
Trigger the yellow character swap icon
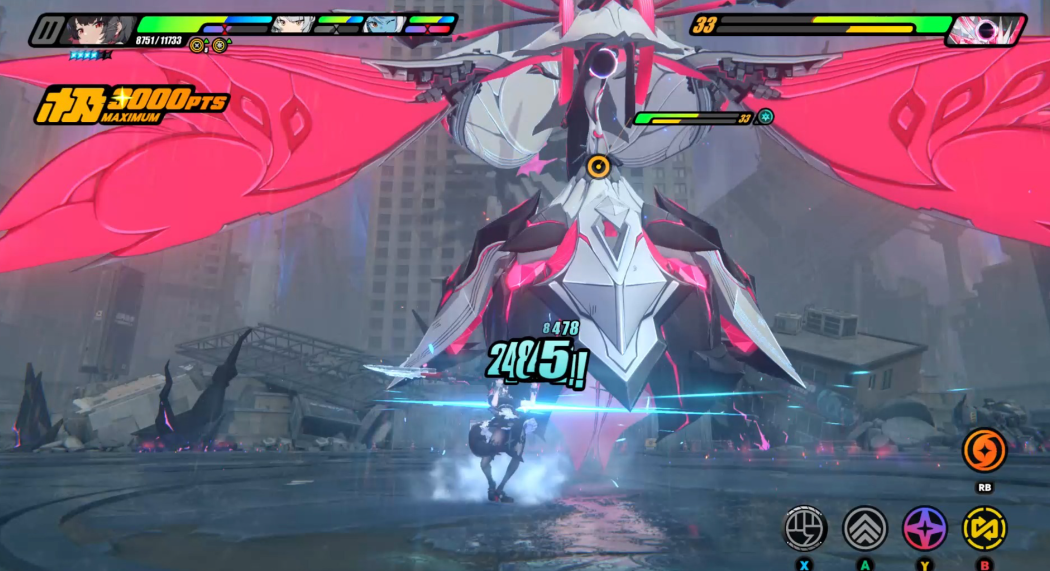tap(984, 527)
